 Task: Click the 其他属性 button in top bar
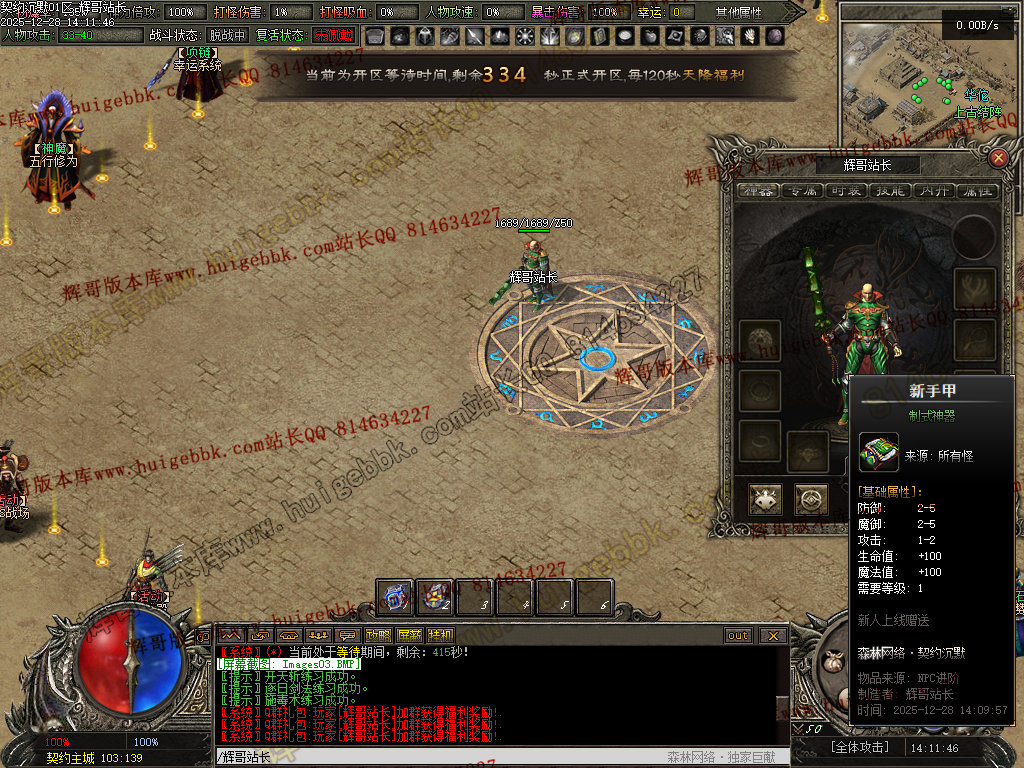[739, 12]
